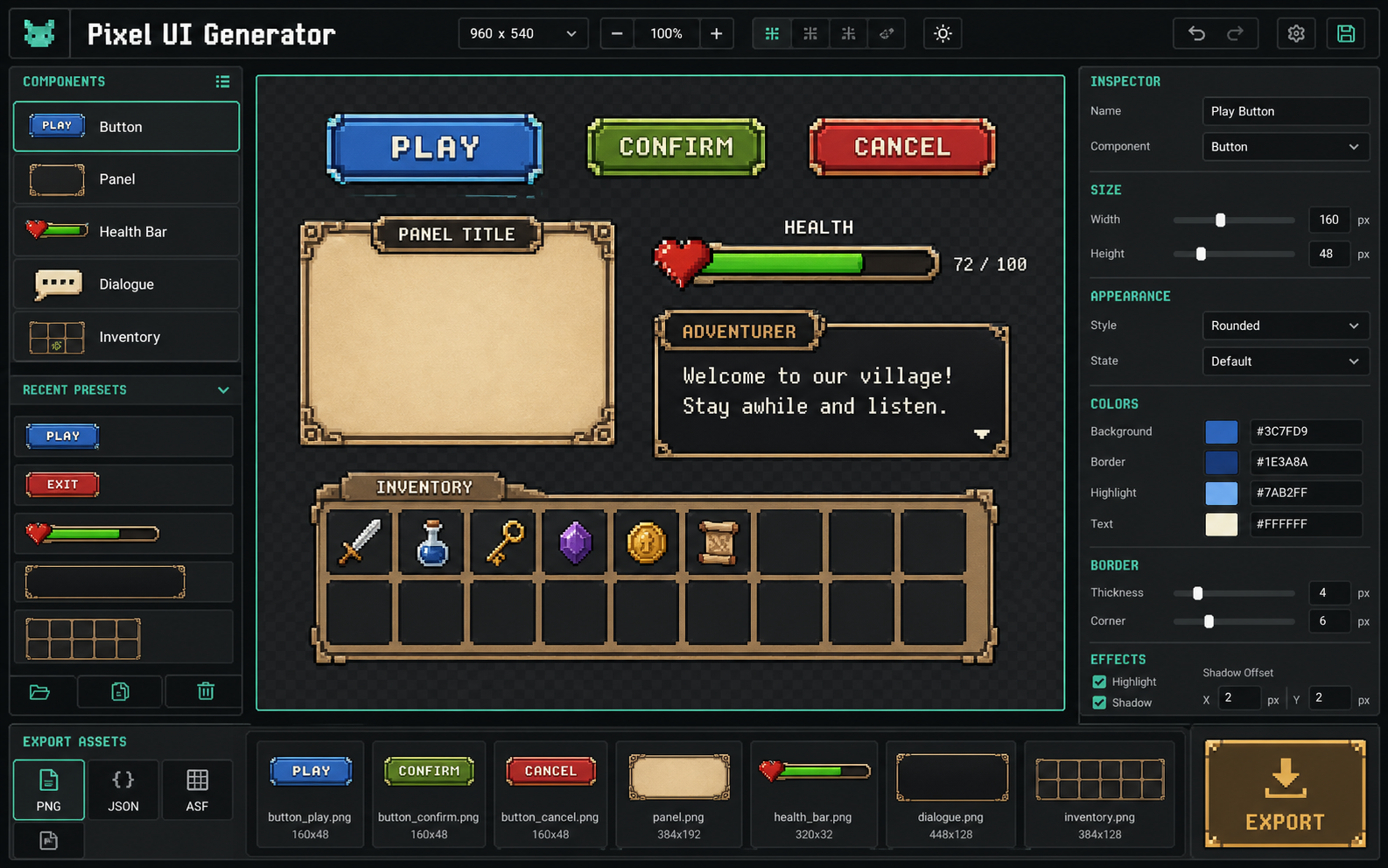Viewport: 1388px width, 868px height.
Task: Open the settings gear
Action: pyautogui.click(x=1296, y=33)
